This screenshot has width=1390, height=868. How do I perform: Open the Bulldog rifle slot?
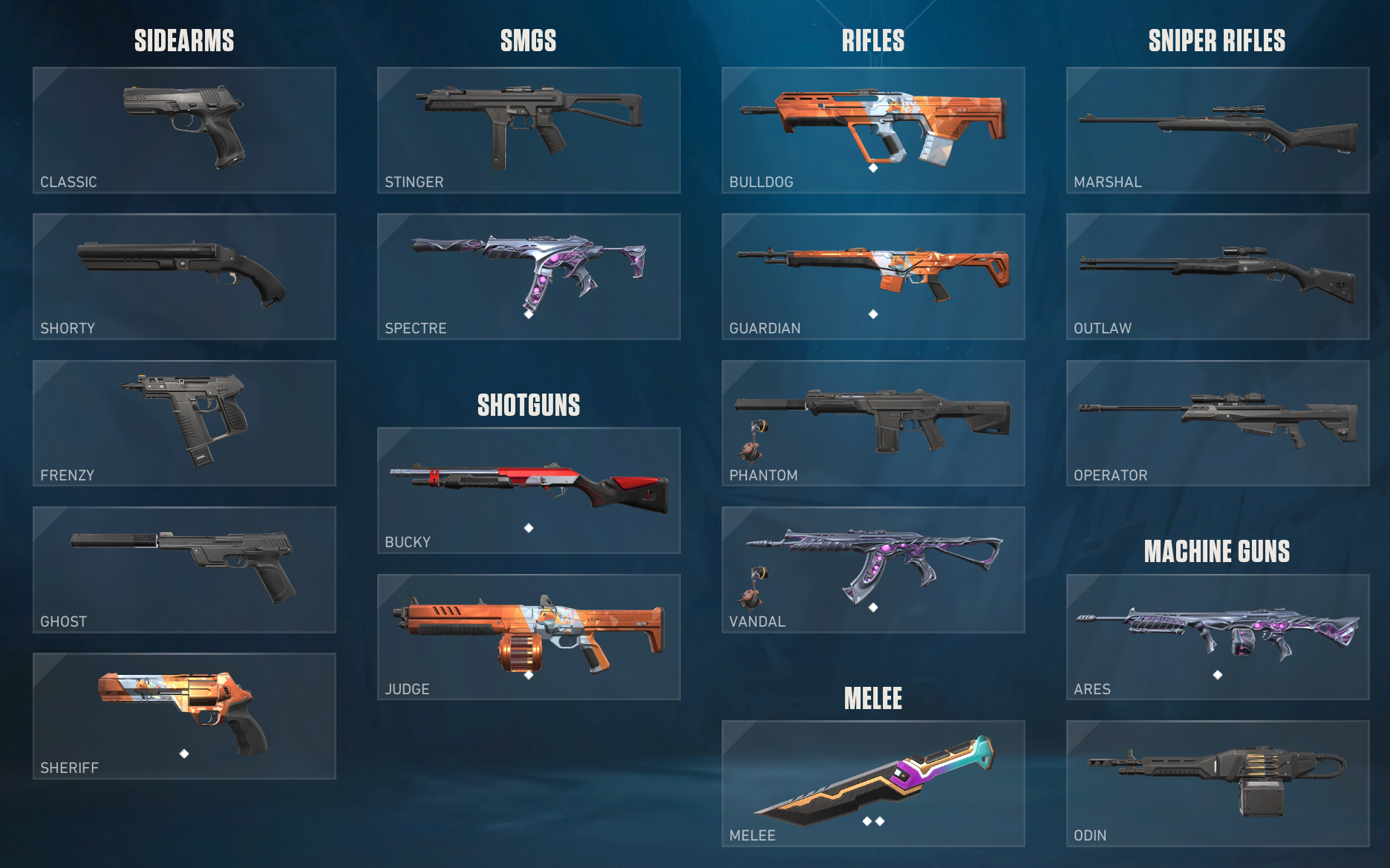click(873, 130)
